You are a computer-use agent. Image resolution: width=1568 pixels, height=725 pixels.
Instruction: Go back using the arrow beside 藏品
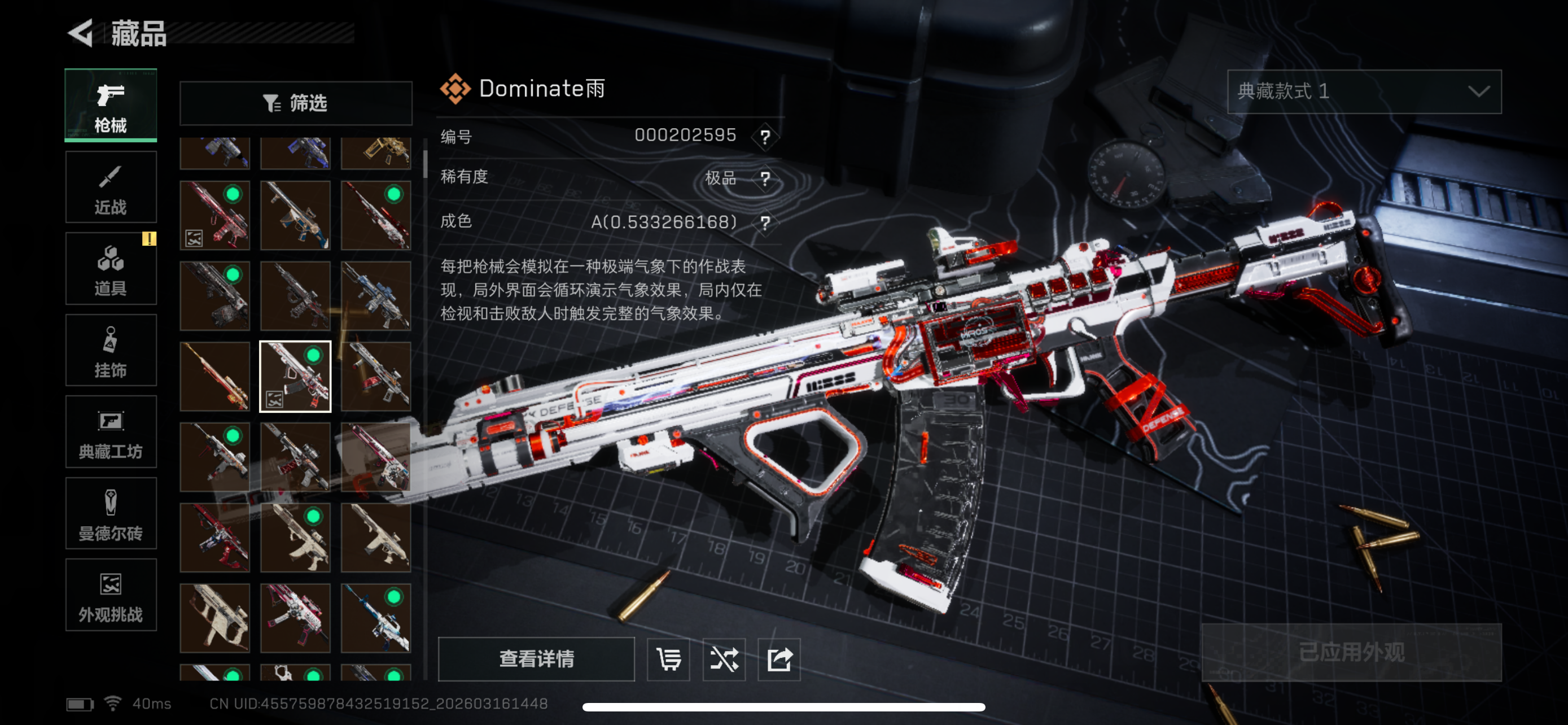pyautogui.click(x=81, y=33)
